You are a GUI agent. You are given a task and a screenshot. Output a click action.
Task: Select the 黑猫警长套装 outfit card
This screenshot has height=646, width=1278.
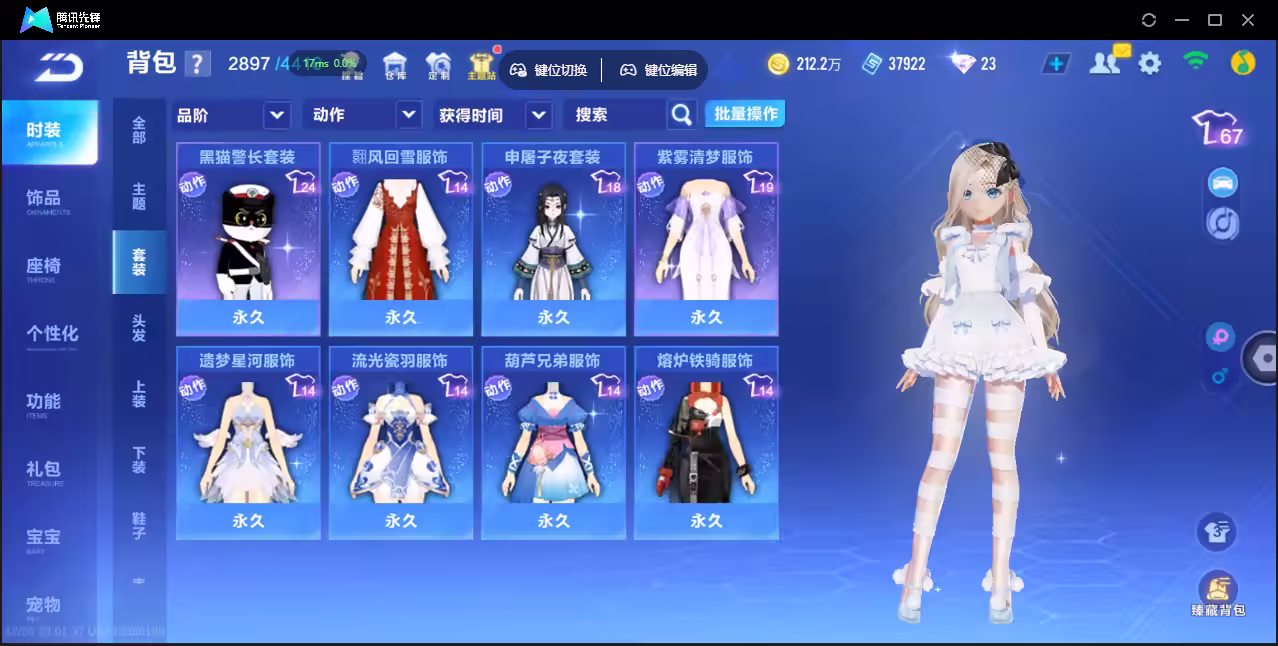pos(248,238)
